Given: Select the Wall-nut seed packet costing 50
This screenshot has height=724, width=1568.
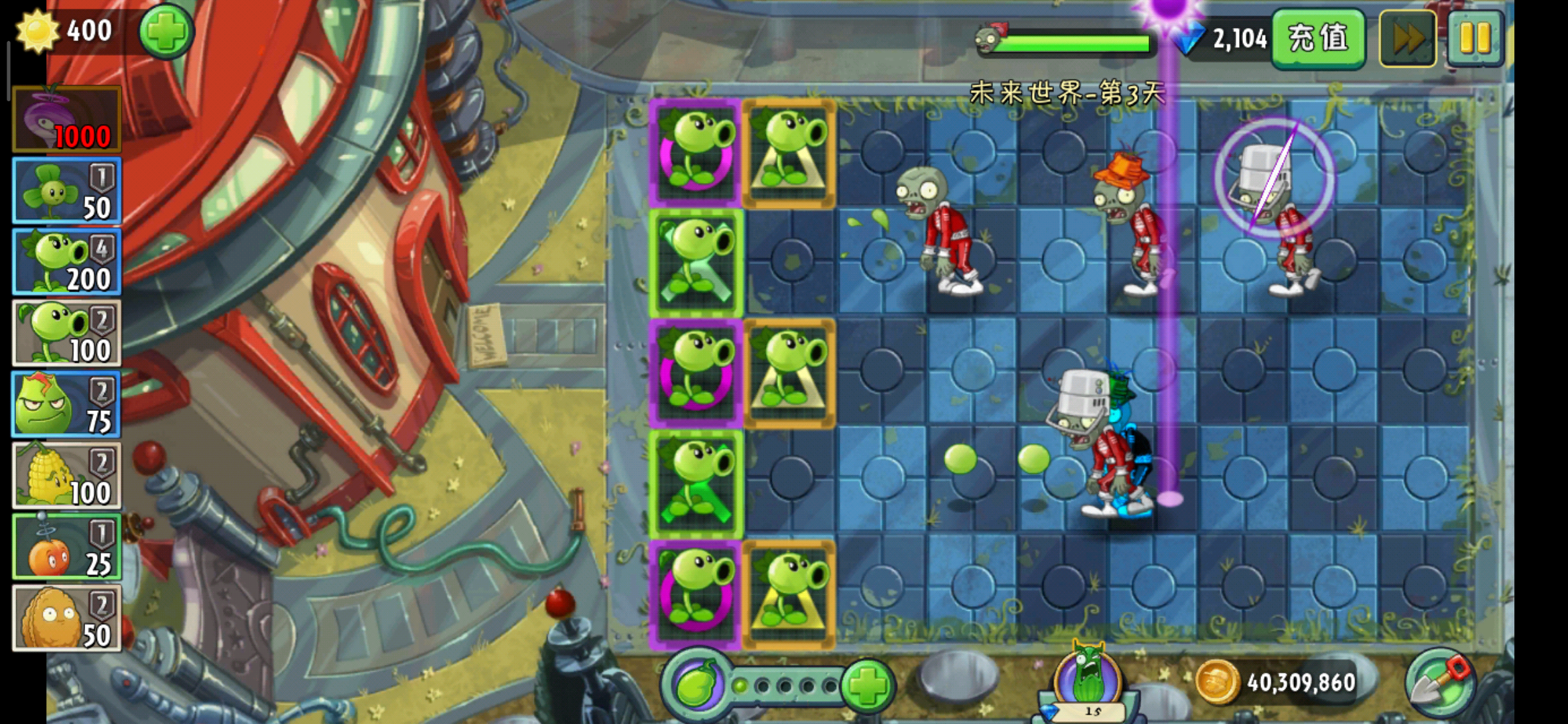Looking at the screenshot, I should pyautogui.click(x=66, y=617).
